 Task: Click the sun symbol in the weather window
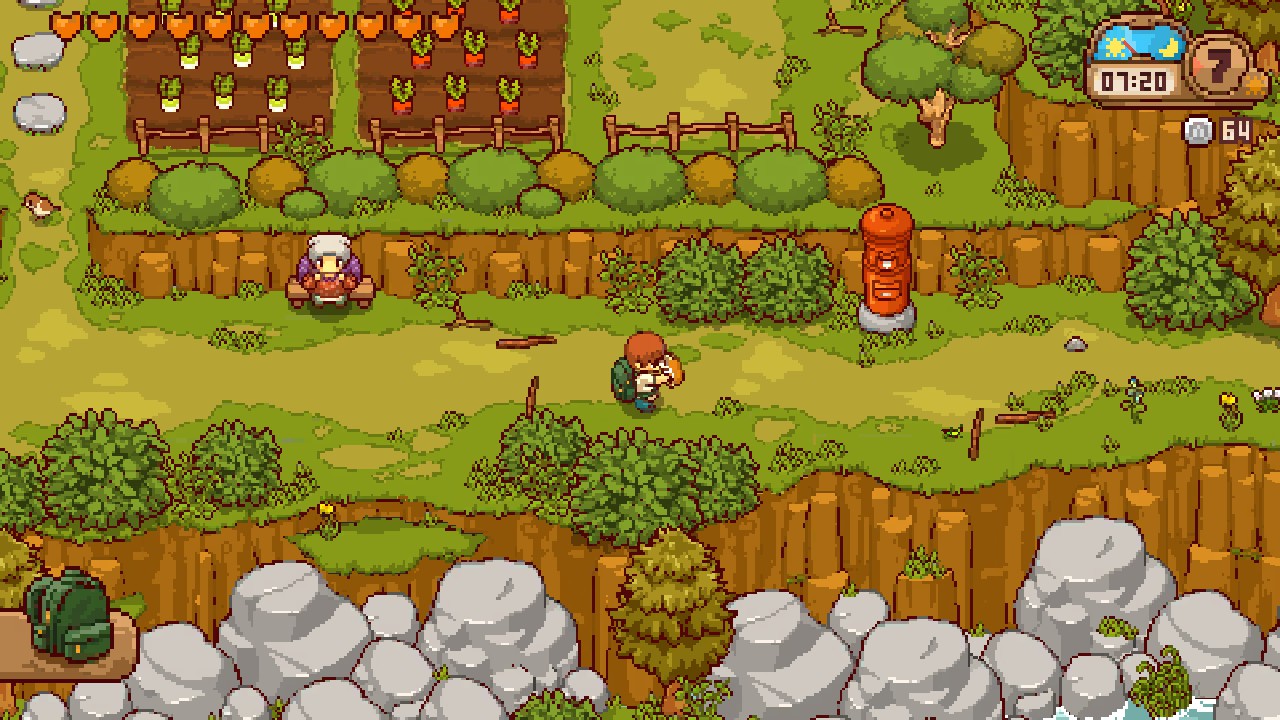click(1113, 47)
